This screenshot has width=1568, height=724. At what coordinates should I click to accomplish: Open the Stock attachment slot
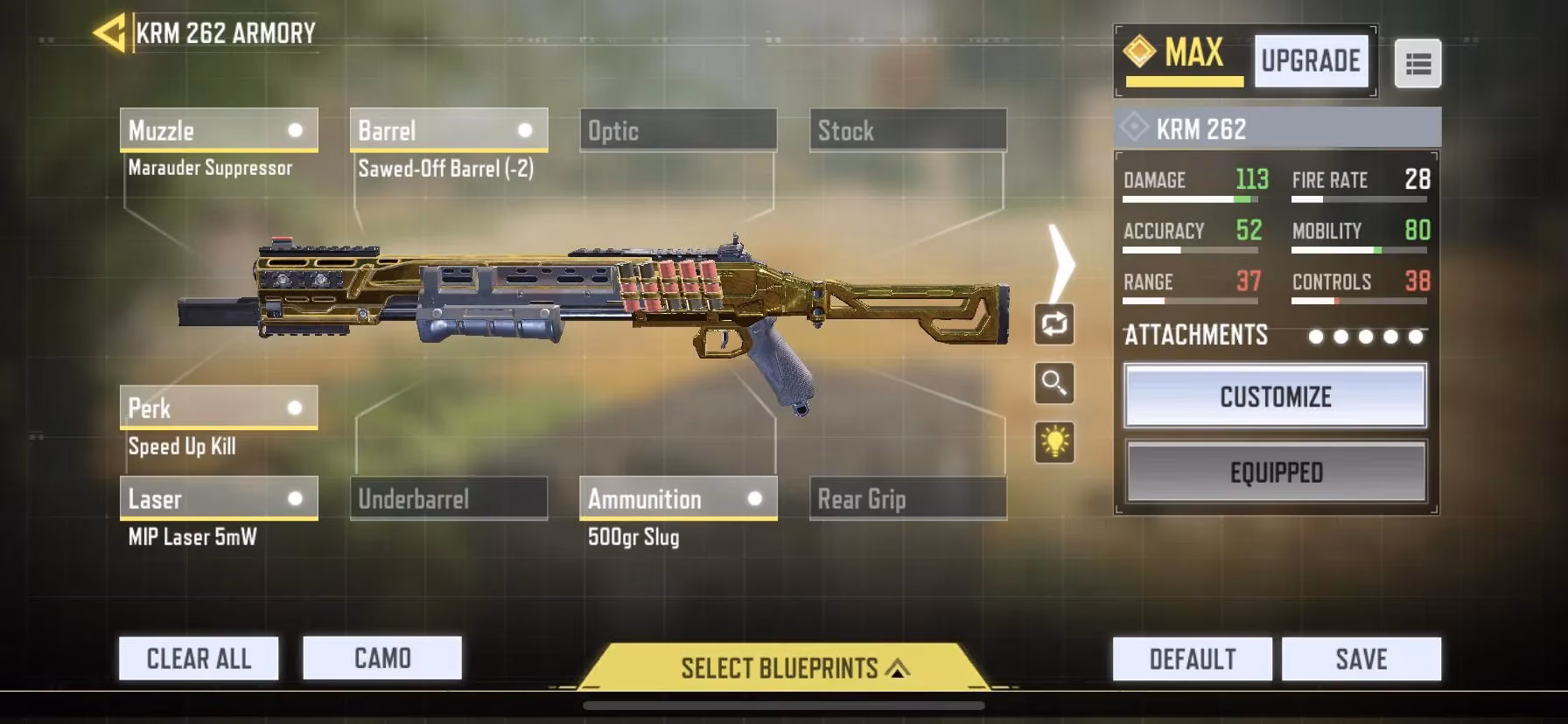[906, 130]
